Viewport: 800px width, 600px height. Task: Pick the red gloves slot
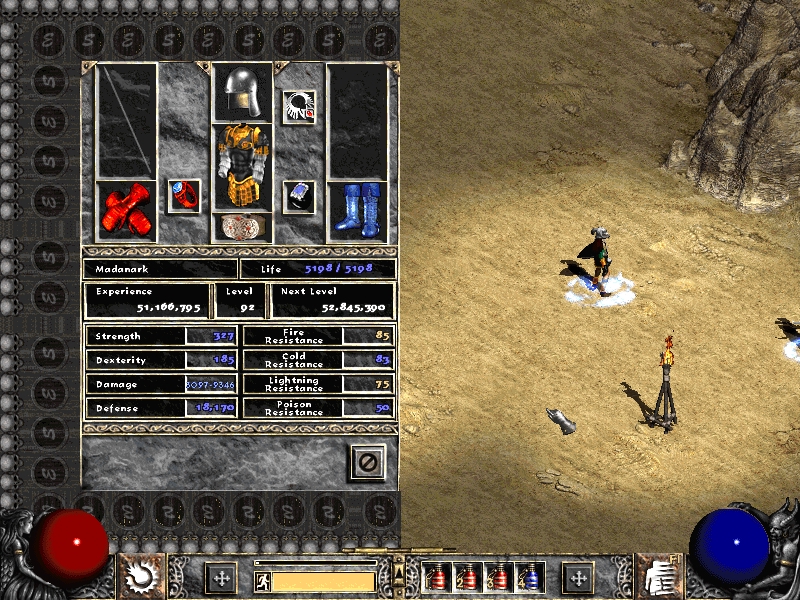[x=126, y=211]
